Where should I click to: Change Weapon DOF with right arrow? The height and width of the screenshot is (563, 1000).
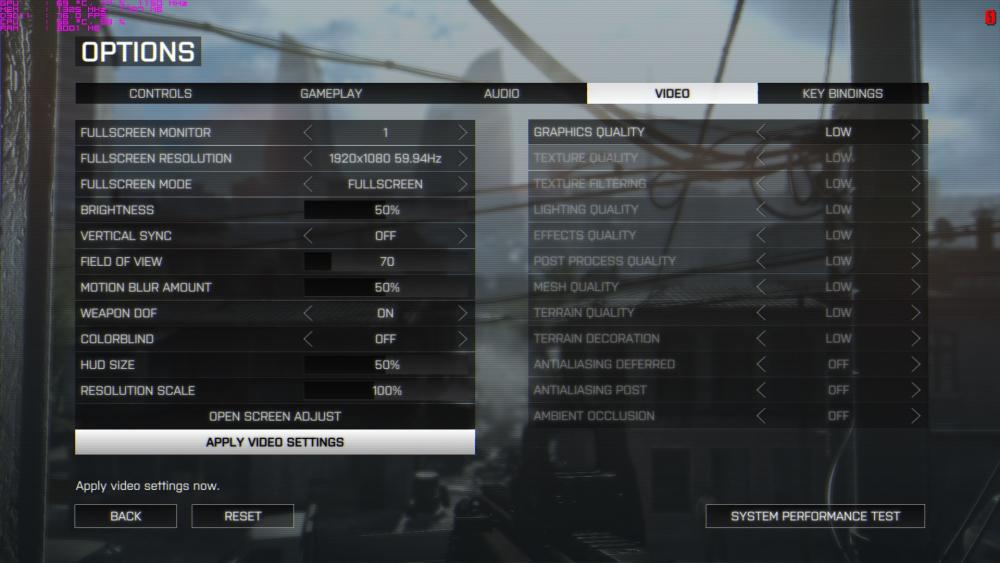tap(462, 313)
